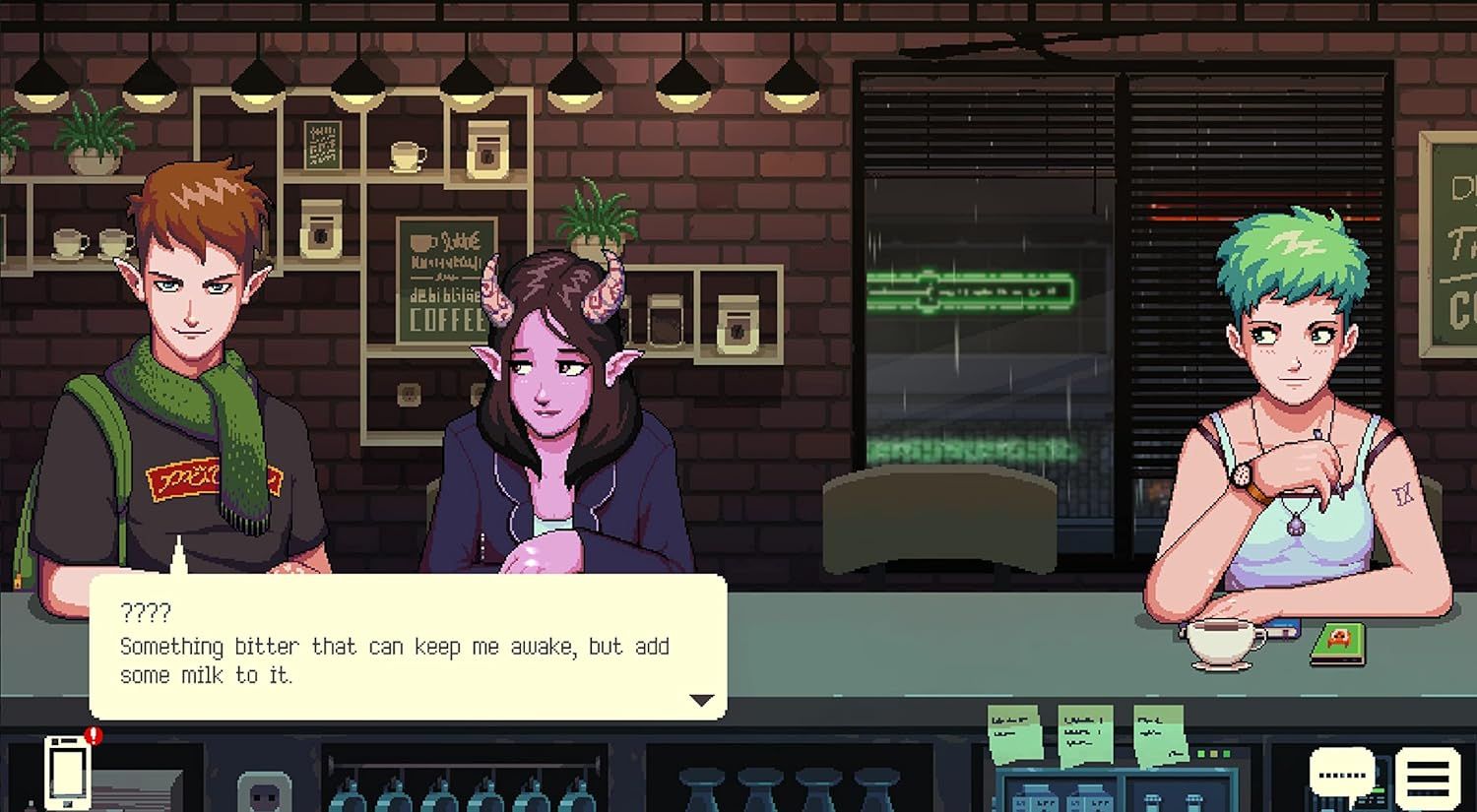Click the speaker name '????' in the dialogue box
Viewport: 1477px width, 812px height.
point(146,612)
